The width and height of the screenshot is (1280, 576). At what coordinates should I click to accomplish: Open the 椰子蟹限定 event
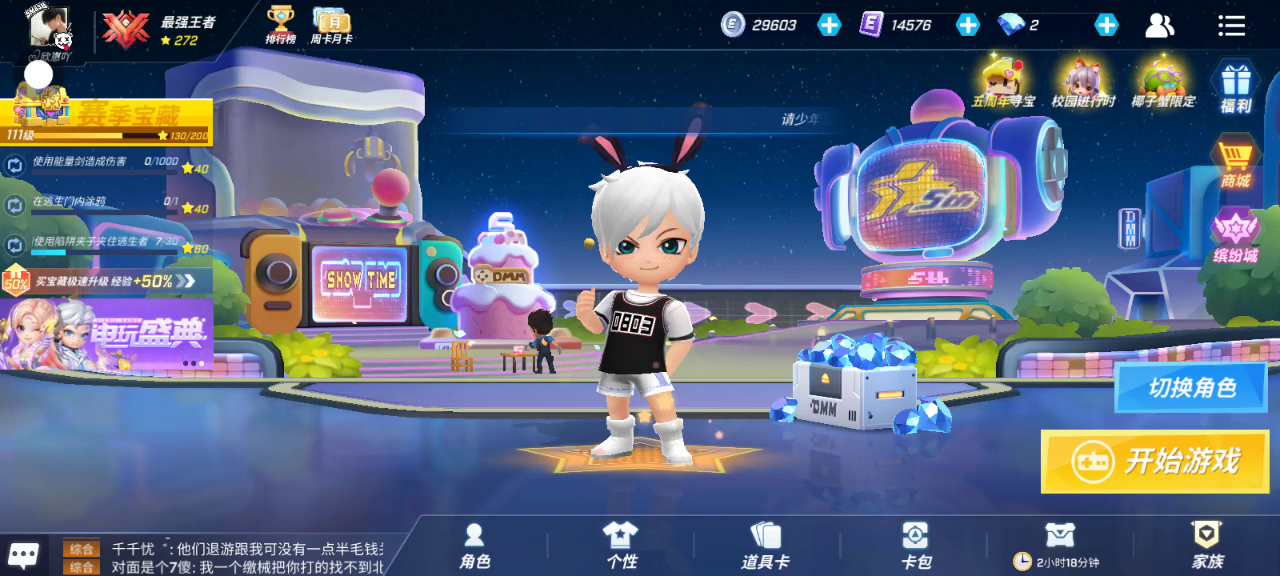click(x=1163, y=82)
